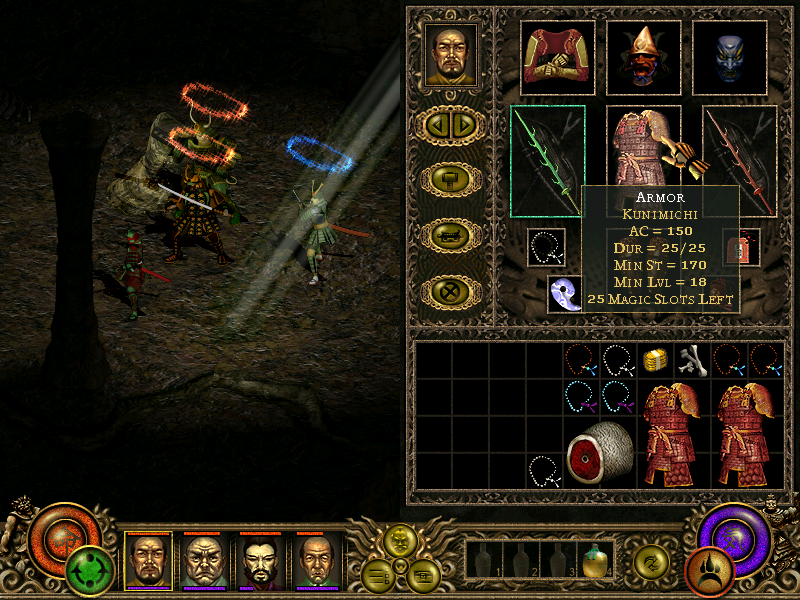The width and height of the screenshot is (800, 600).
Task: Choose the blue demon mask slot
Action: tap(729, 57)
